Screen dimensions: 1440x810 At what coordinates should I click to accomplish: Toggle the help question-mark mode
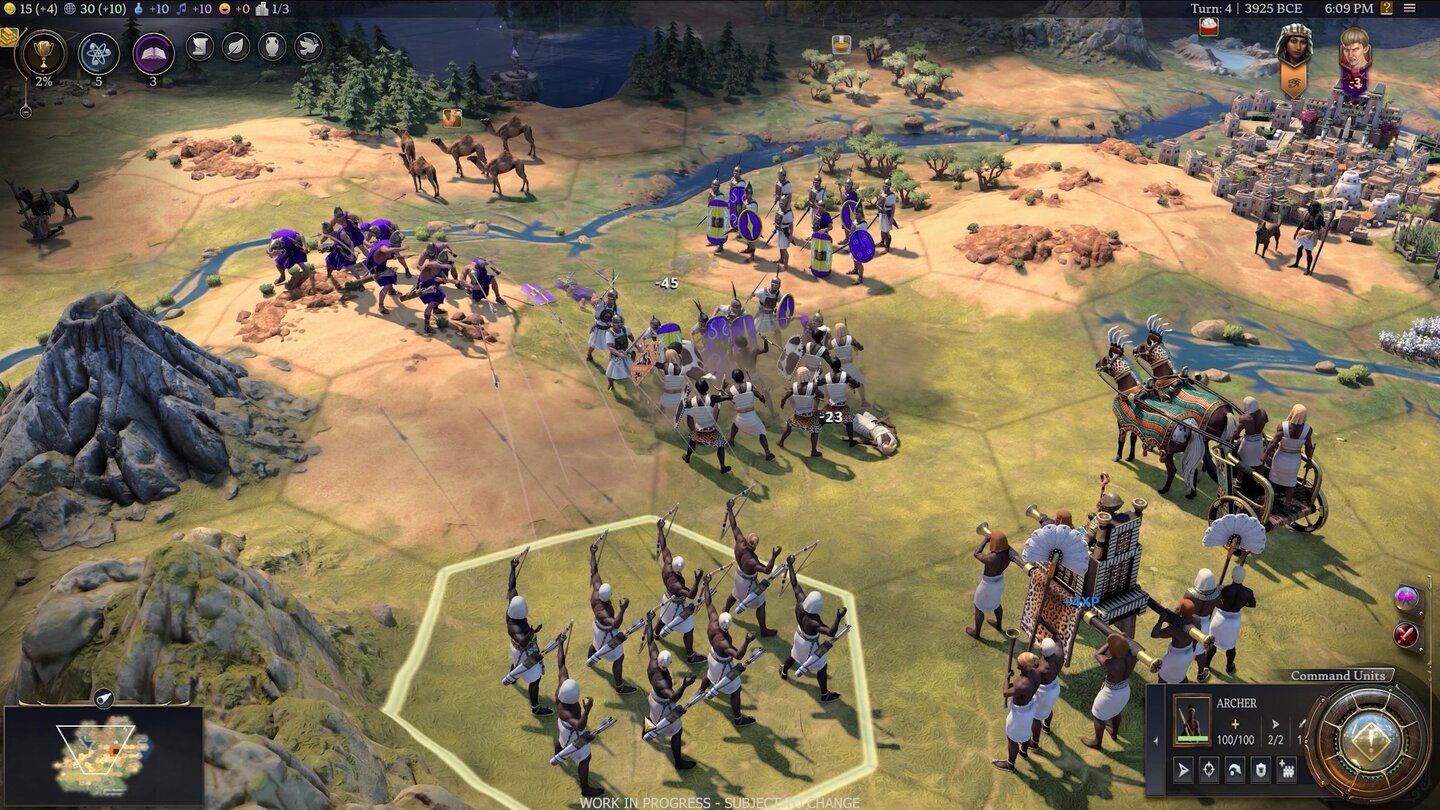pos(1388,8)
